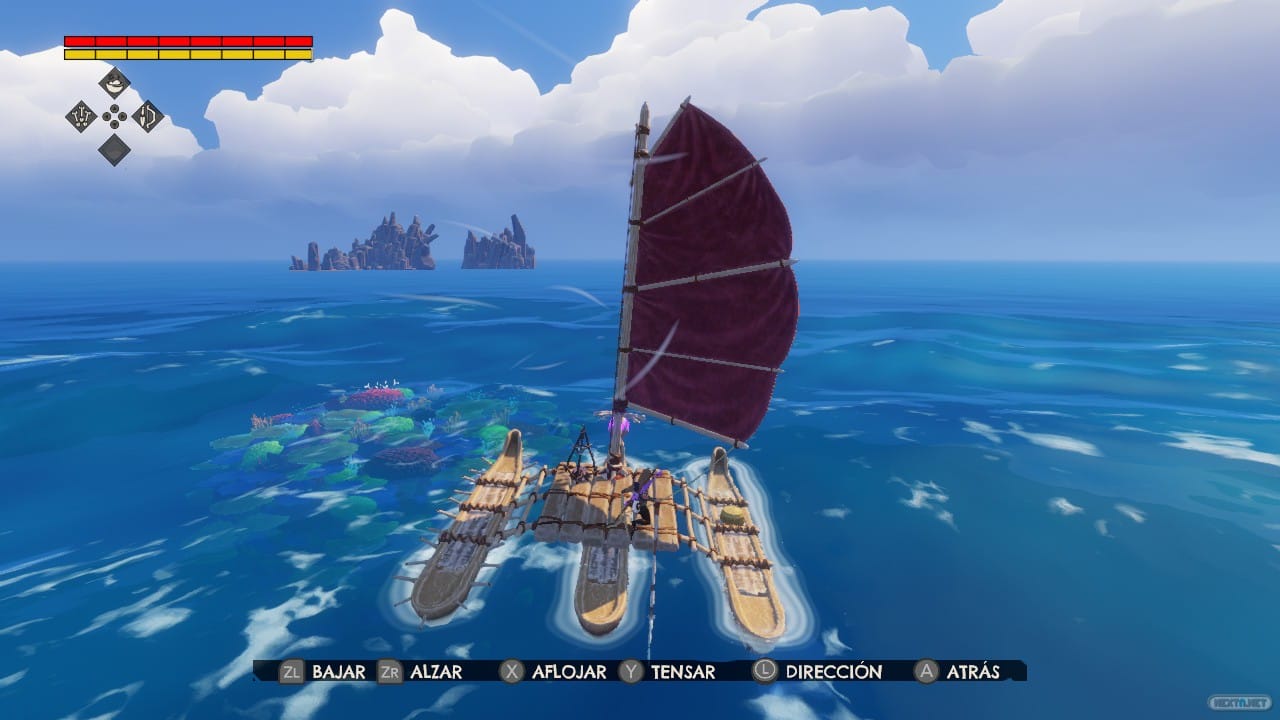Select the bow quick-slot icon
1280x720 pixels.
click(x=147, y=116)
